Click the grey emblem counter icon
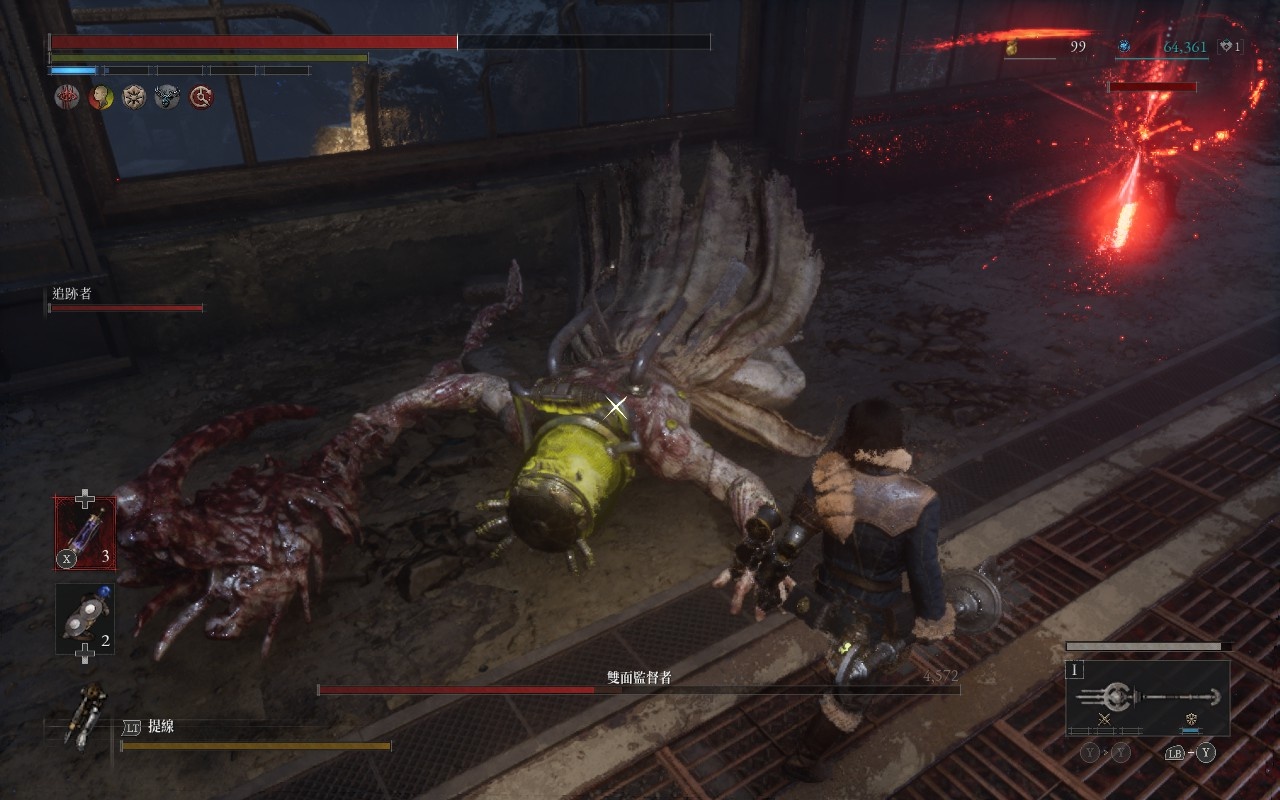This screenshot has height=800, width=1280. 1226,47
